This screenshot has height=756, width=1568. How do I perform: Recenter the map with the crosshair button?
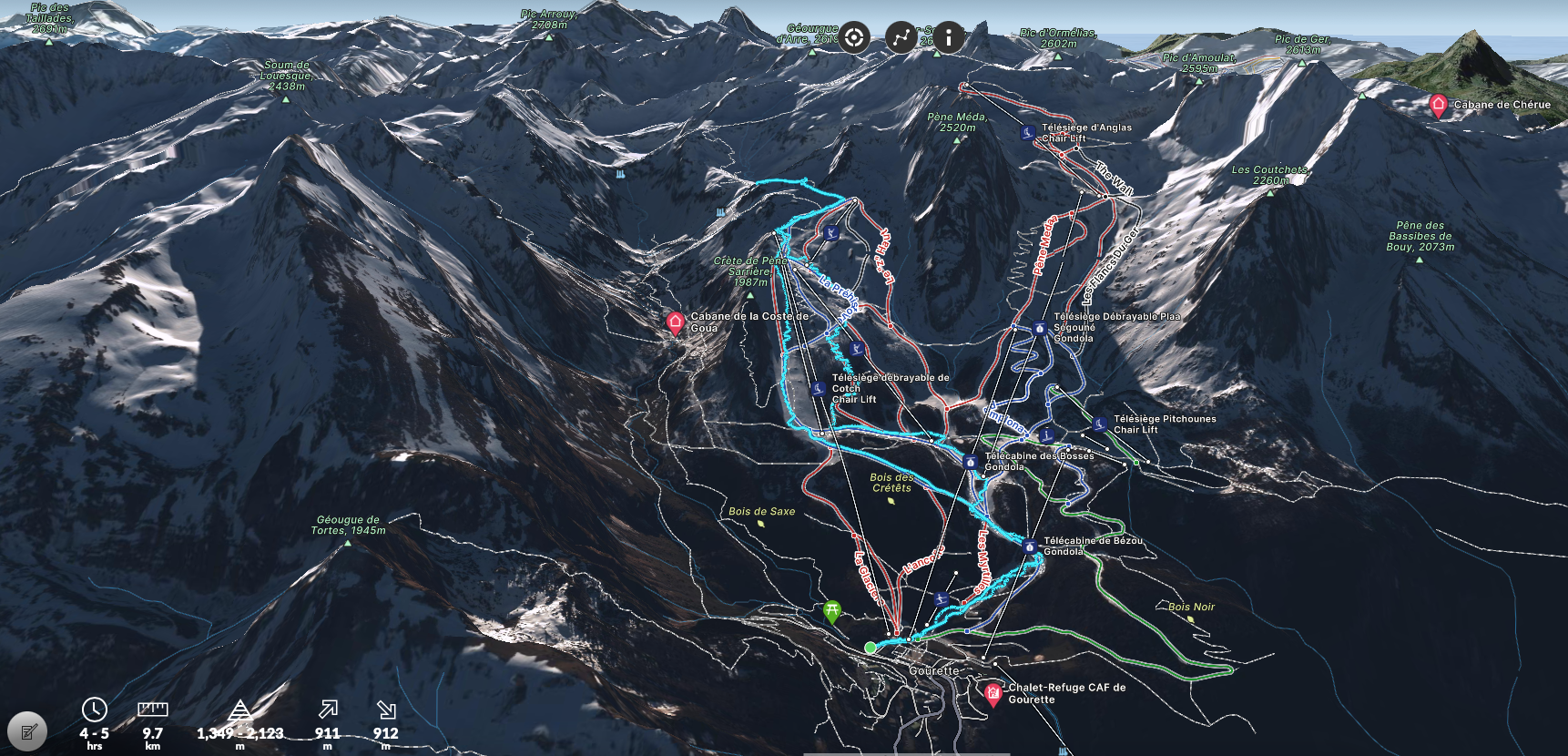pos(854,37)
